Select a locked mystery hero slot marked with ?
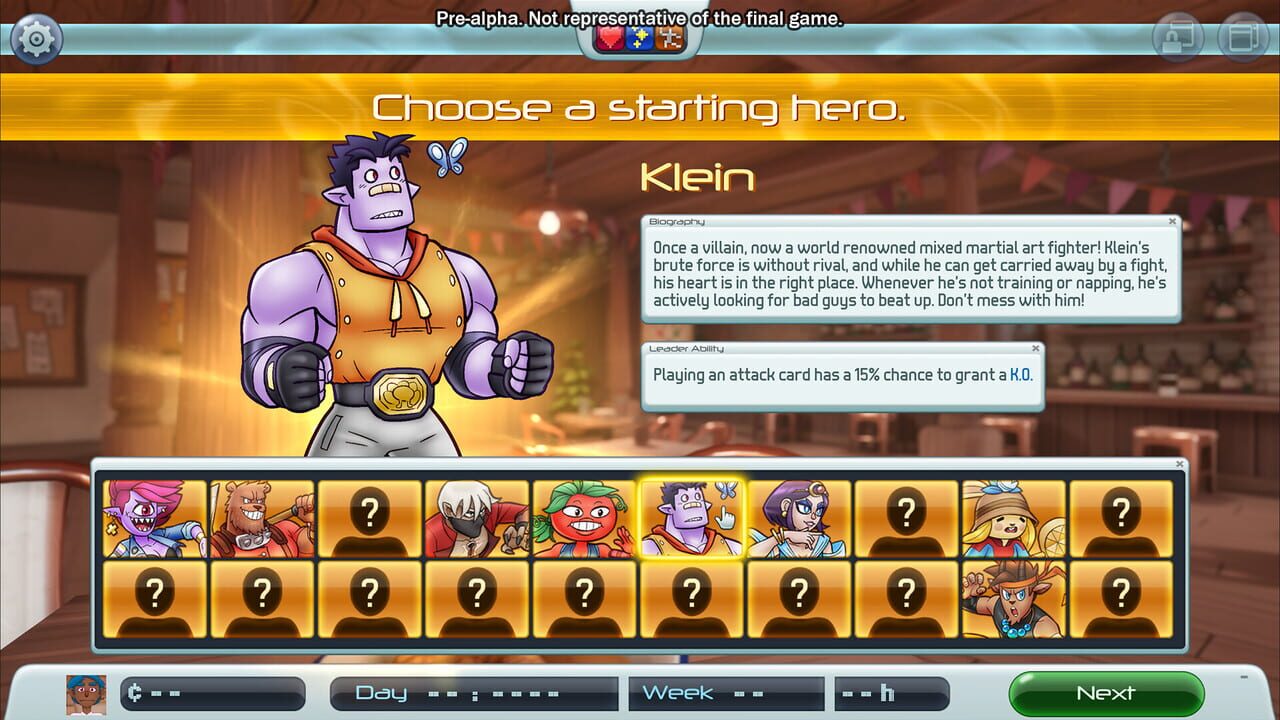Viewport: 1280px width, 720px height. (x=370, y=516)
